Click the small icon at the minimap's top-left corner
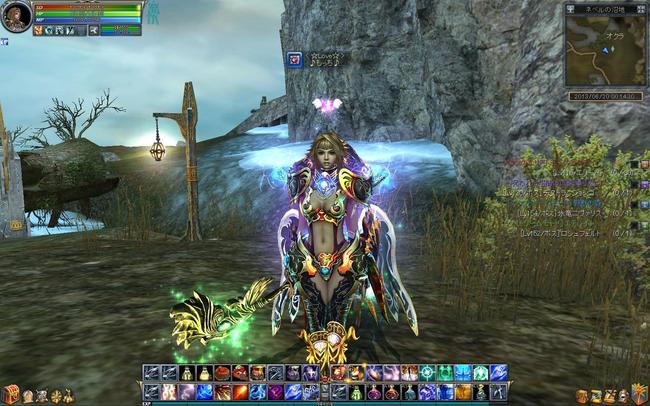Screen dimensions: 650x406 (570, 8)
